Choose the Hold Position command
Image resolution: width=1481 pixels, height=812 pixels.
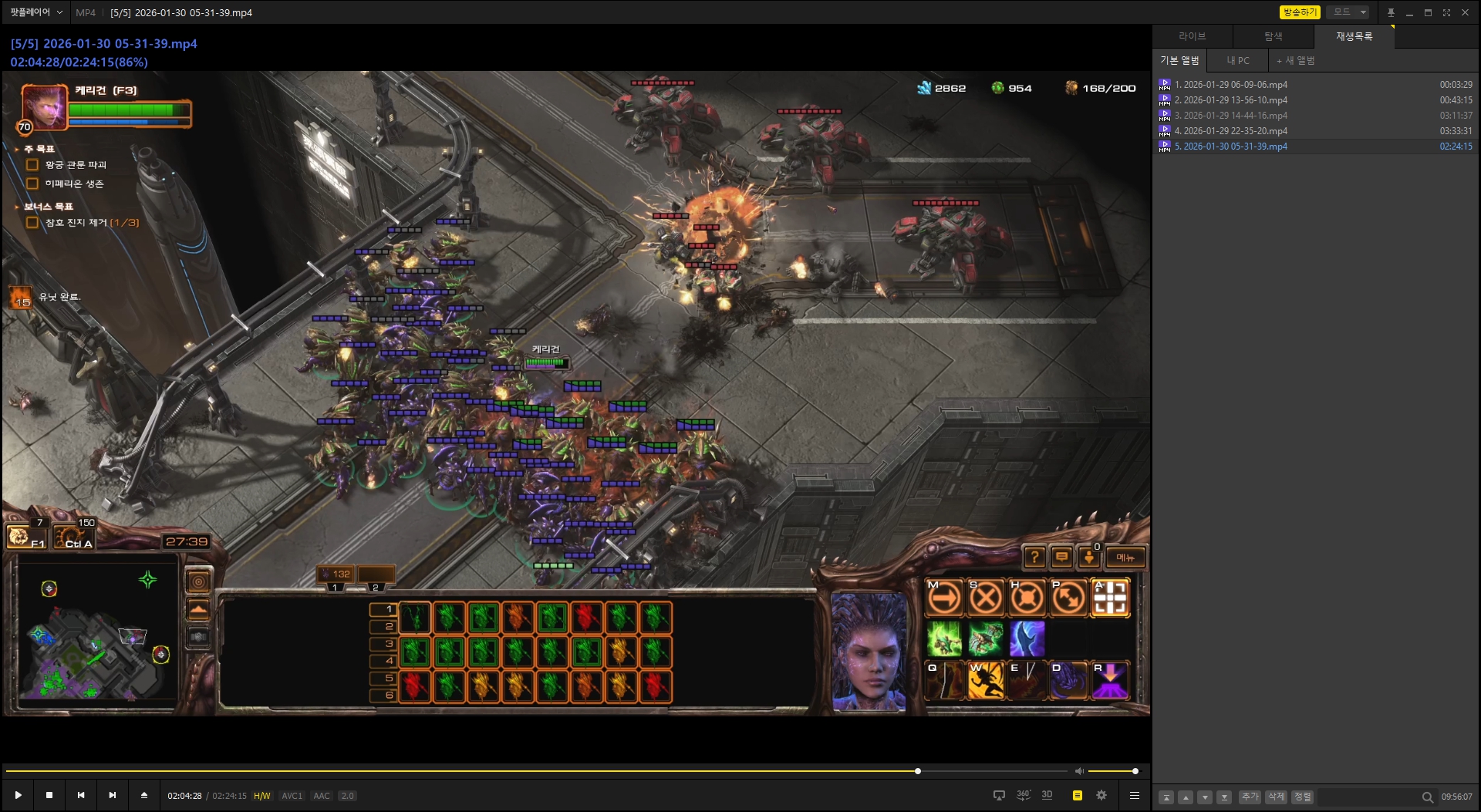1027,598
